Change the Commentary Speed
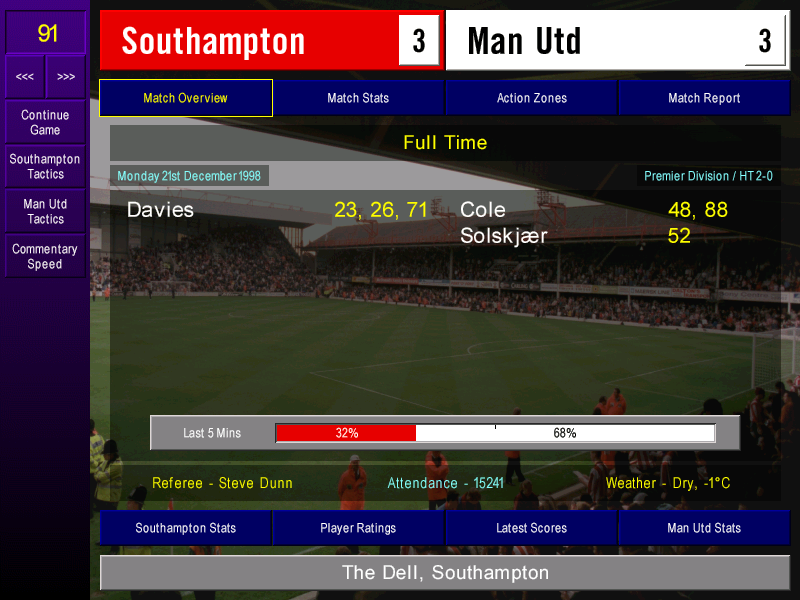The width and height of the screenshot is (800, 600). (45, 257)
